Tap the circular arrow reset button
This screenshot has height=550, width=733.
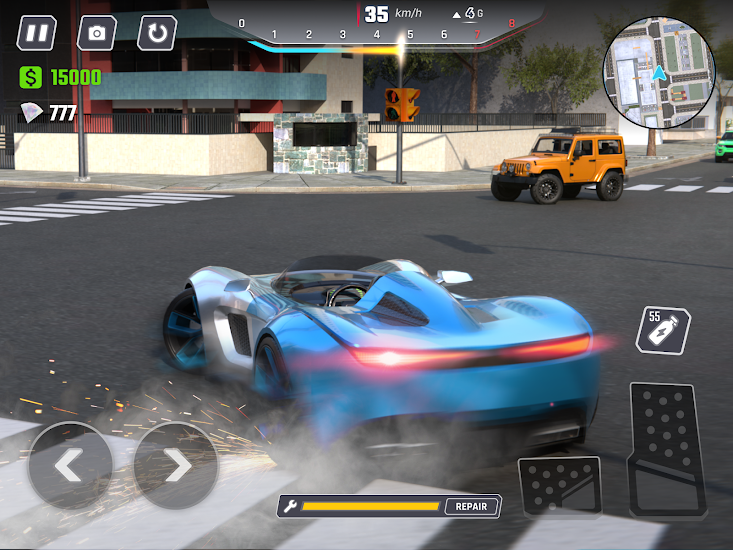coord(157,33)
